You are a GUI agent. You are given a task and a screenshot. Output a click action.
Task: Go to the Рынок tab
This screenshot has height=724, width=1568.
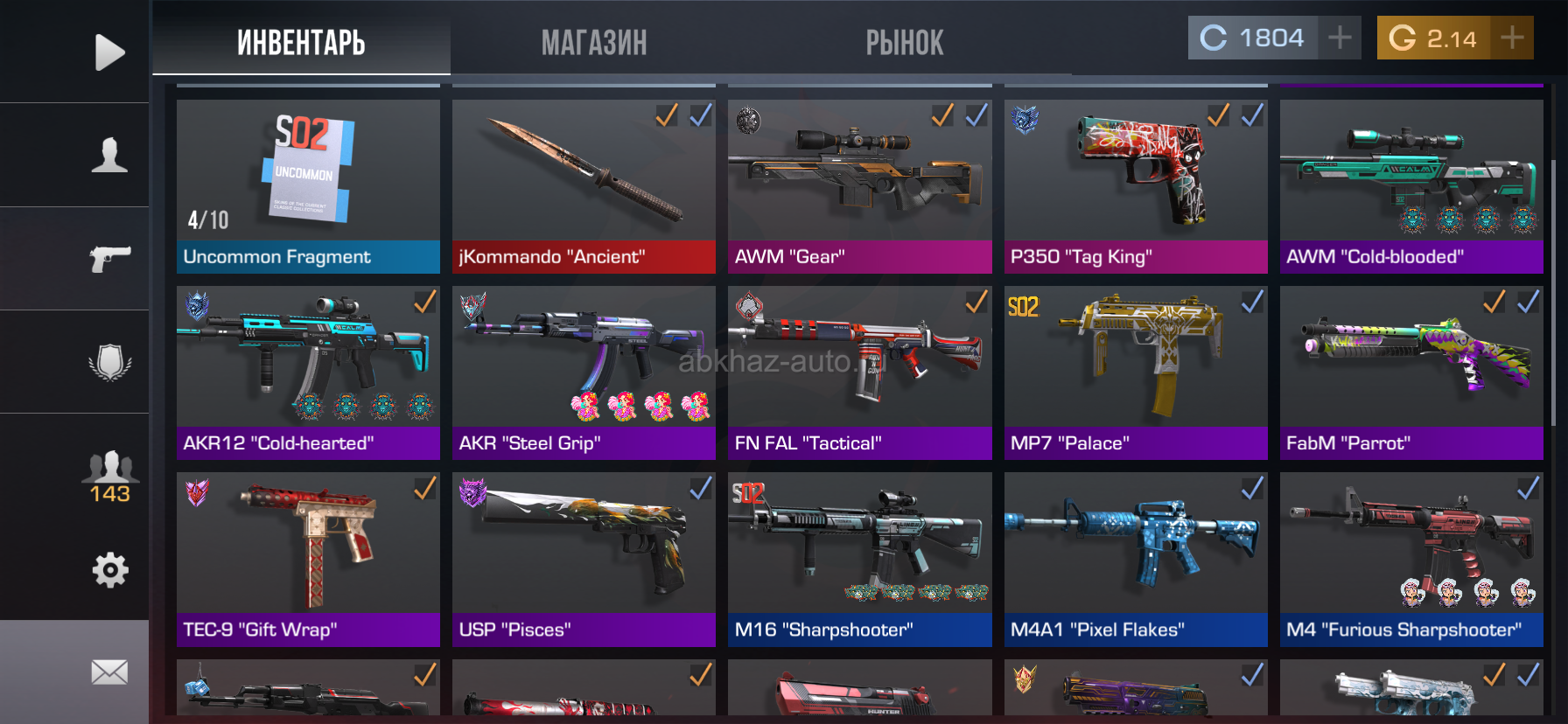(x=905, y=42)
